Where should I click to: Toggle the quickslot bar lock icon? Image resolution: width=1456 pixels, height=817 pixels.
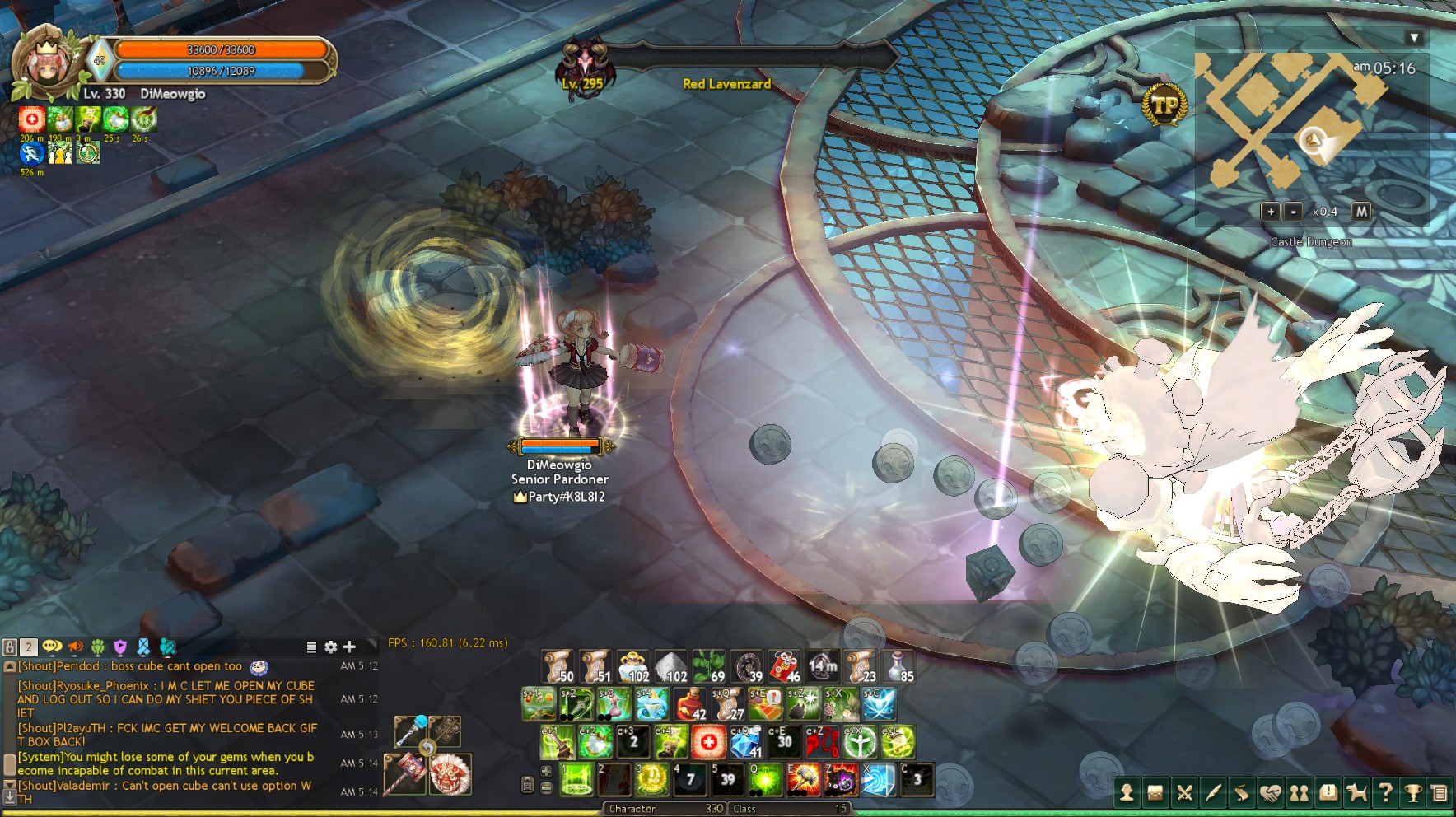coord(528,784)
